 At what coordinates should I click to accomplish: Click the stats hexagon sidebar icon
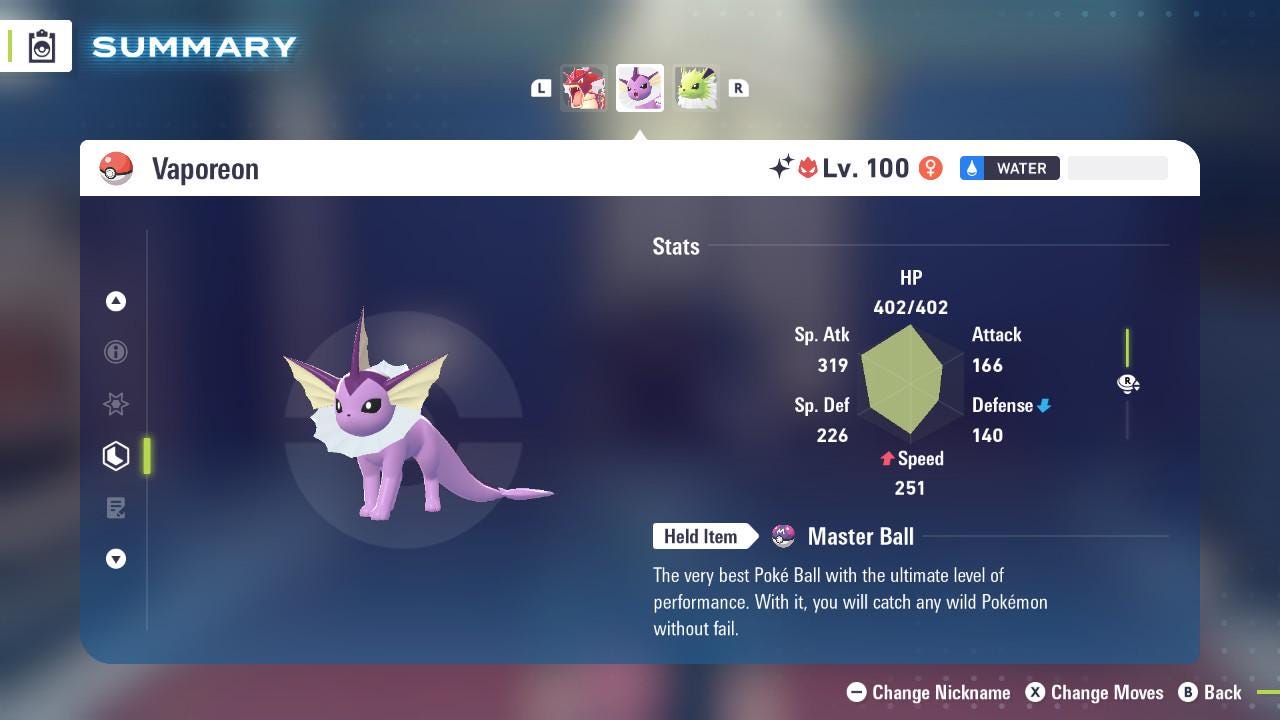pos(116,455)
